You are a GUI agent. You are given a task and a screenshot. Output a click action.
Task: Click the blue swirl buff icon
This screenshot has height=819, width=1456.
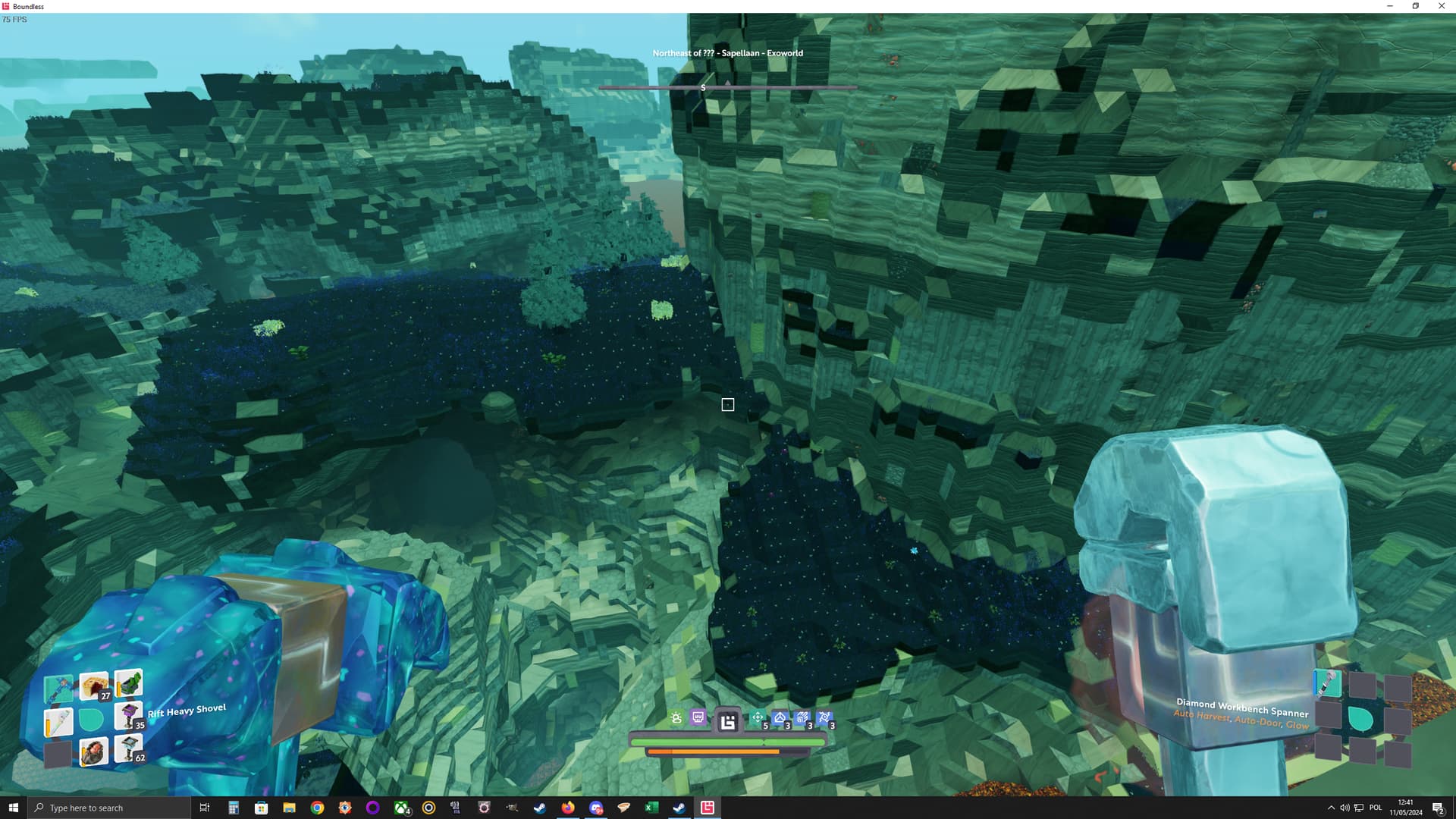click(x=824, y=718)
